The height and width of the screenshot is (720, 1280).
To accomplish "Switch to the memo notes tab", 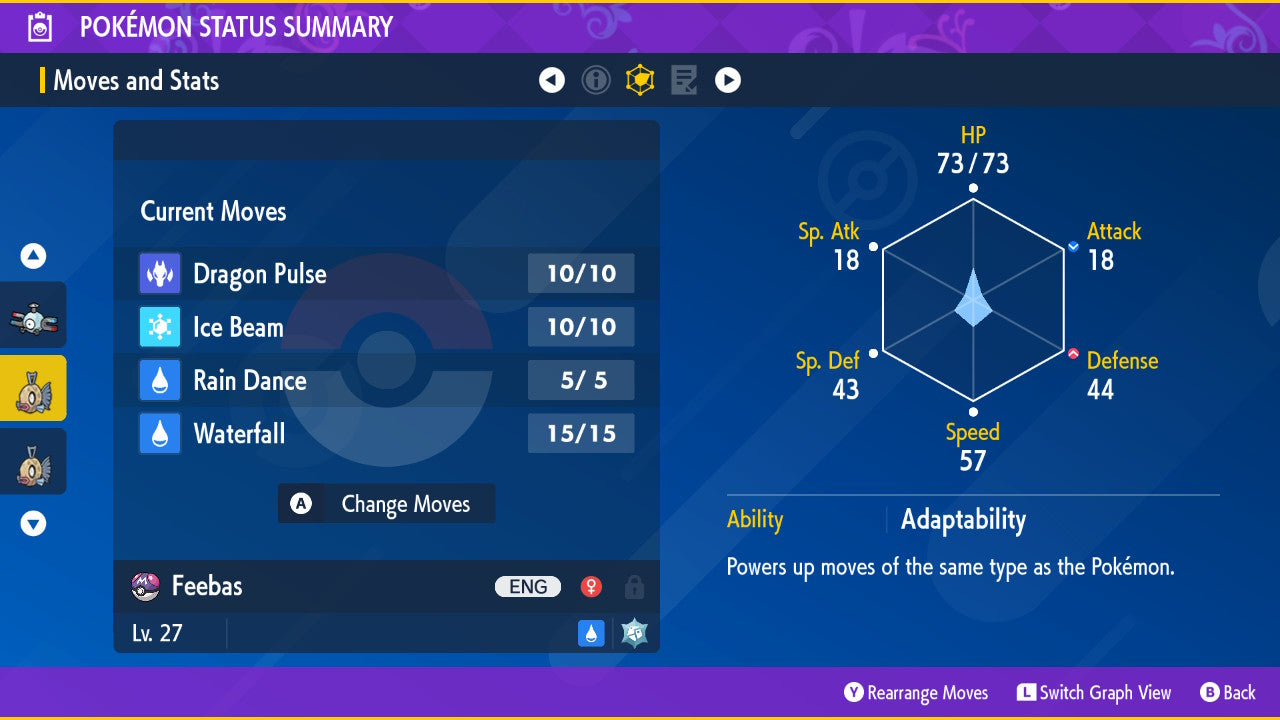I will coord(684,80).
